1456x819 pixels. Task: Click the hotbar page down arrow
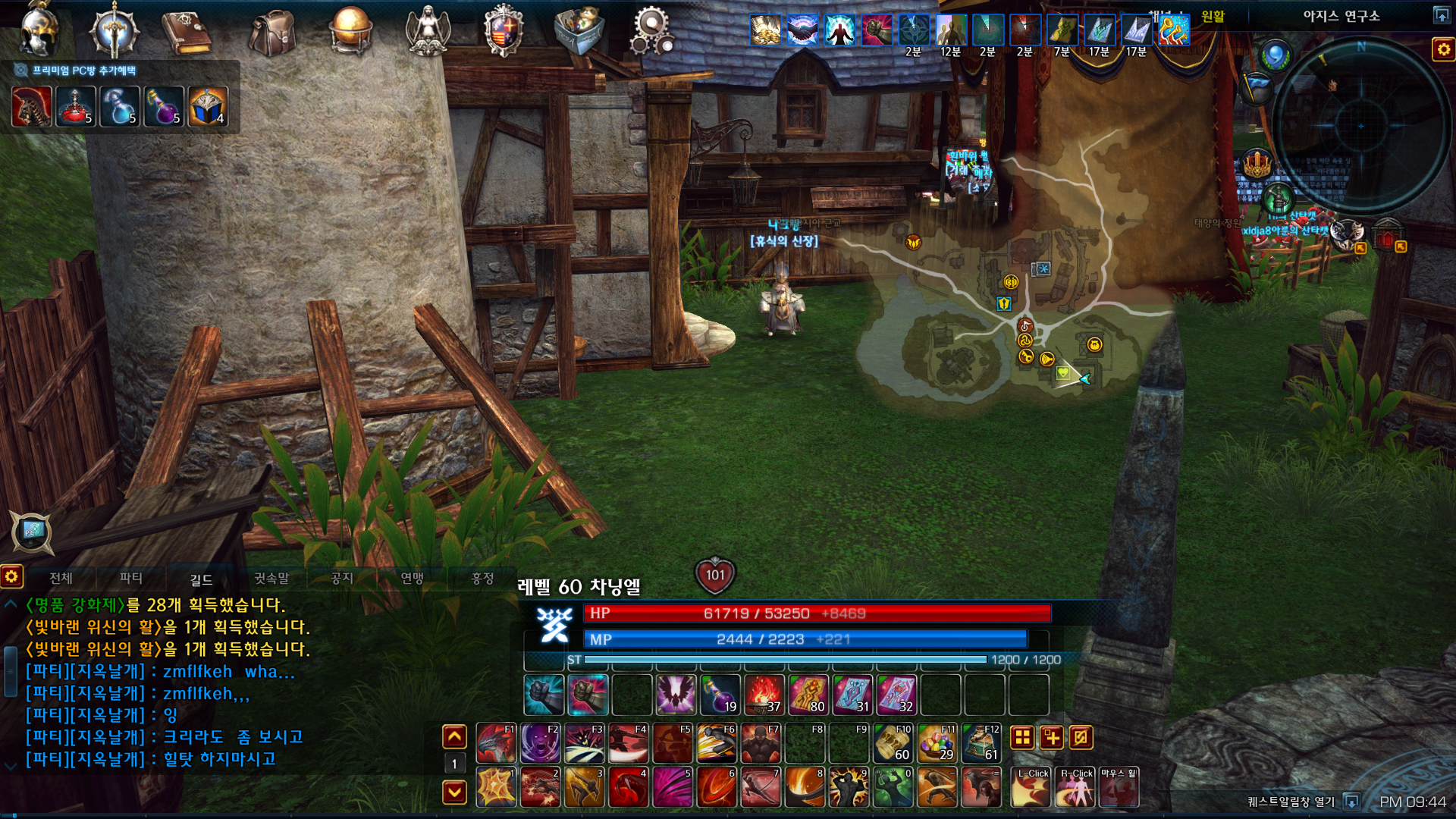[454, 792]
